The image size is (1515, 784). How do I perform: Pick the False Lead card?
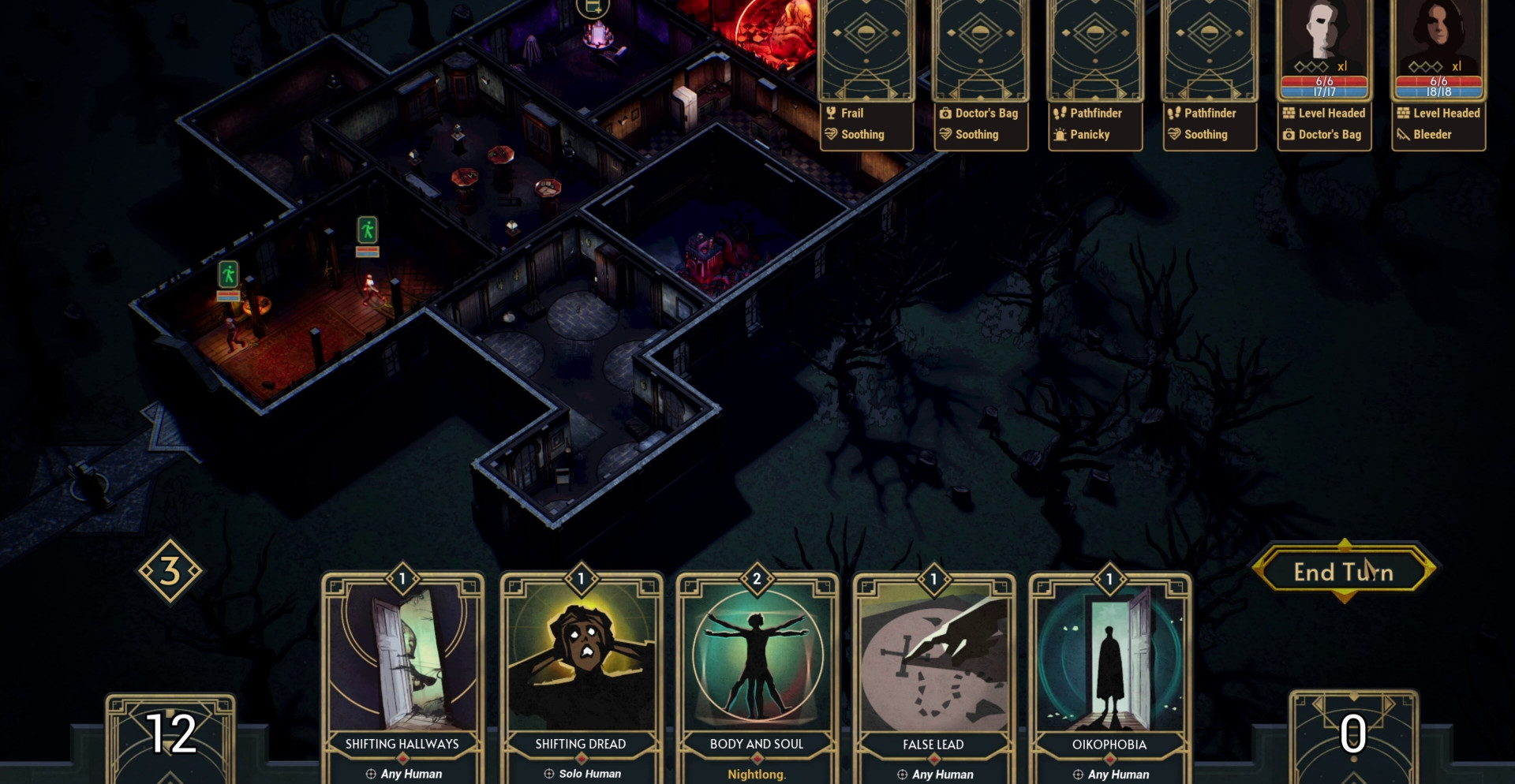pos(933,670)
